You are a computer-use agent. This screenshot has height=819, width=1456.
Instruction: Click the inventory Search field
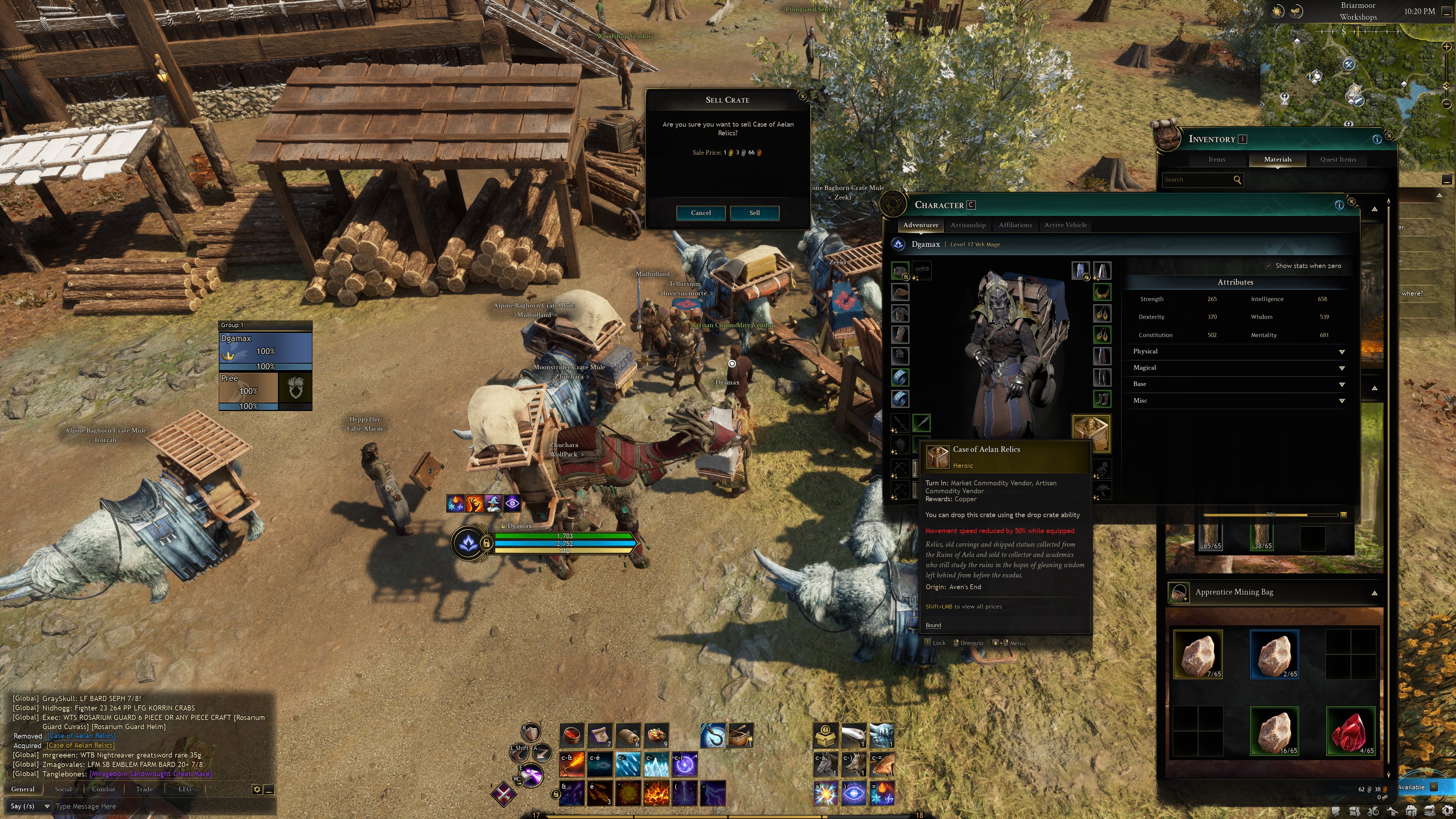tap(1196, 180)
